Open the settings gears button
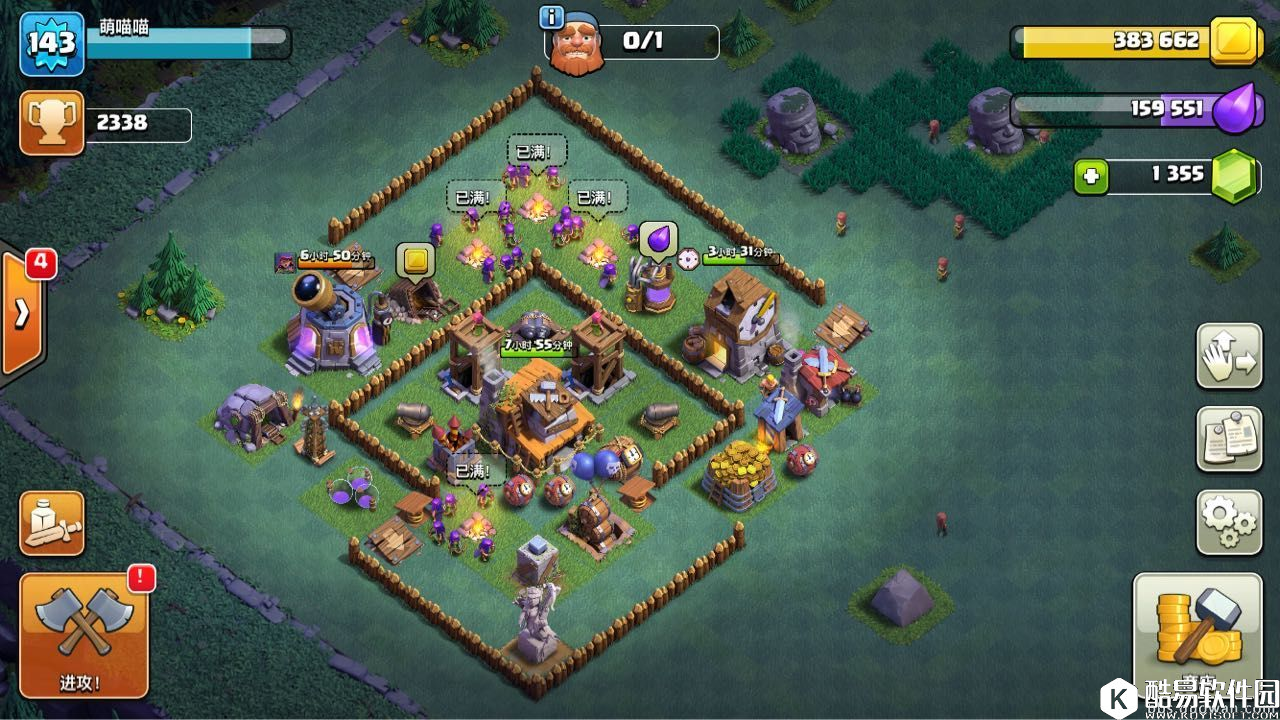Screen dimensions: 1280x720 (1229, 521)
